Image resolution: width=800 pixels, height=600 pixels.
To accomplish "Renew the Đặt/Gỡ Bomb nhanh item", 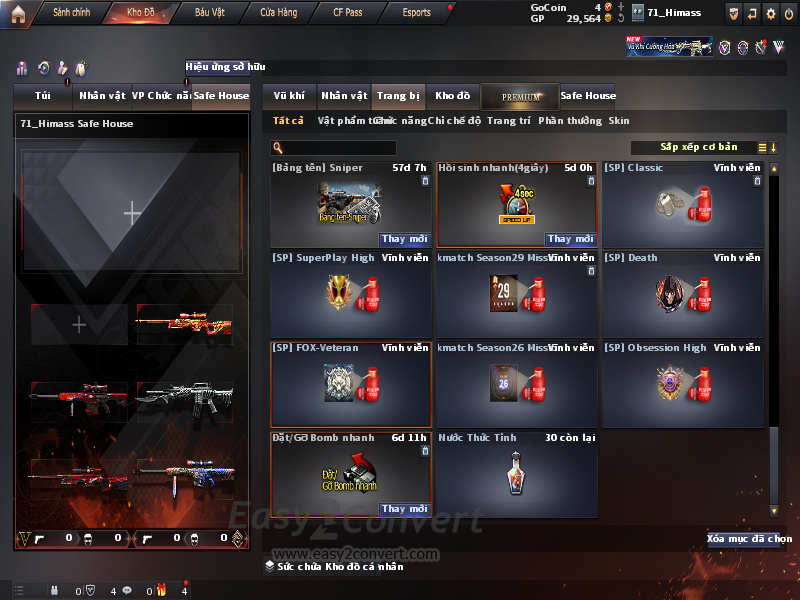I will coord(403,509).
